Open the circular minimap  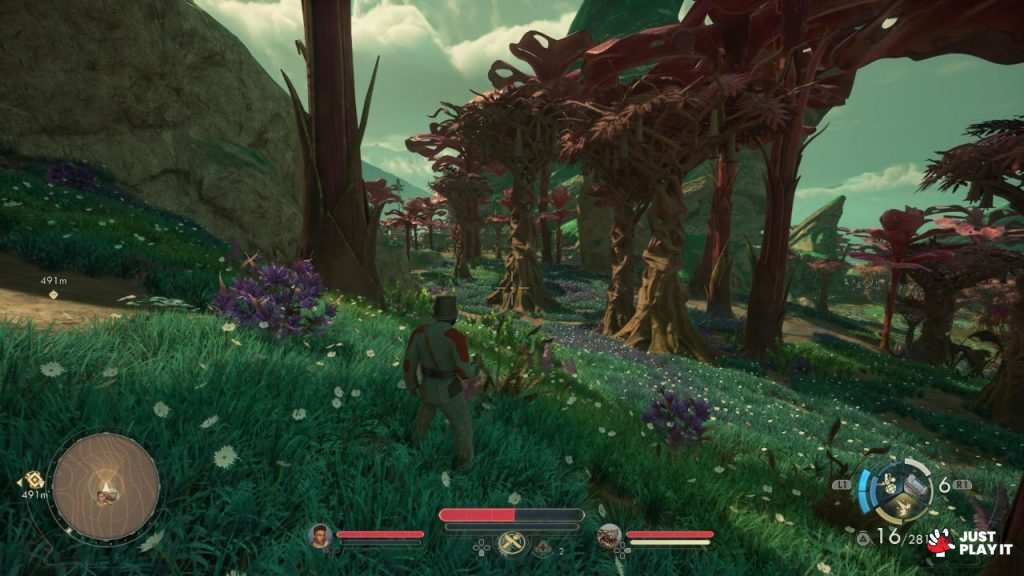(x=105, y=486)
